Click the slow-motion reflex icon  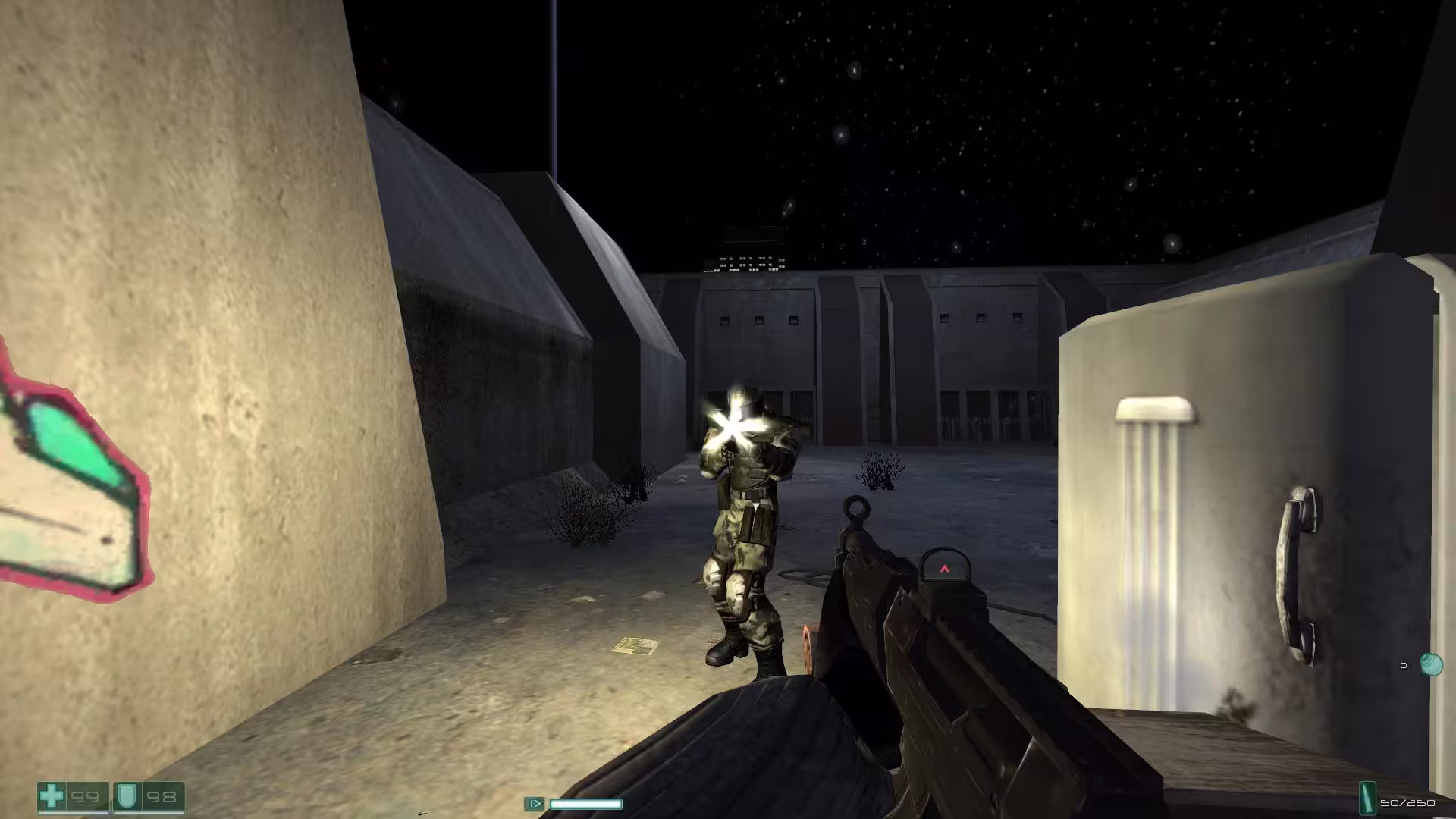(x=534, y=804)
